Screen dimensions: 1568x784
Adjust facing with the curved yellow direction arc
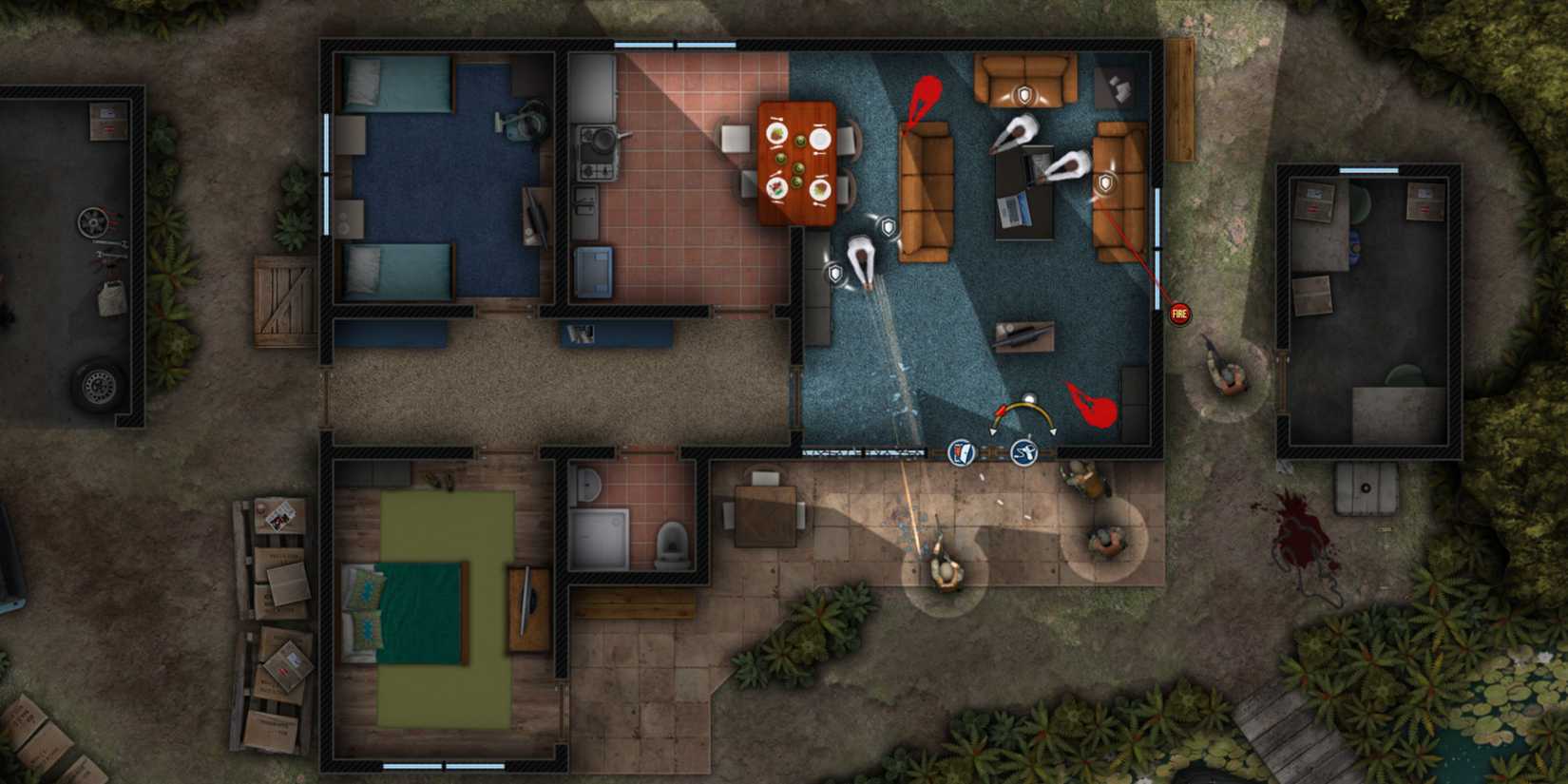pyautogui.click(x=1022, y=404)
